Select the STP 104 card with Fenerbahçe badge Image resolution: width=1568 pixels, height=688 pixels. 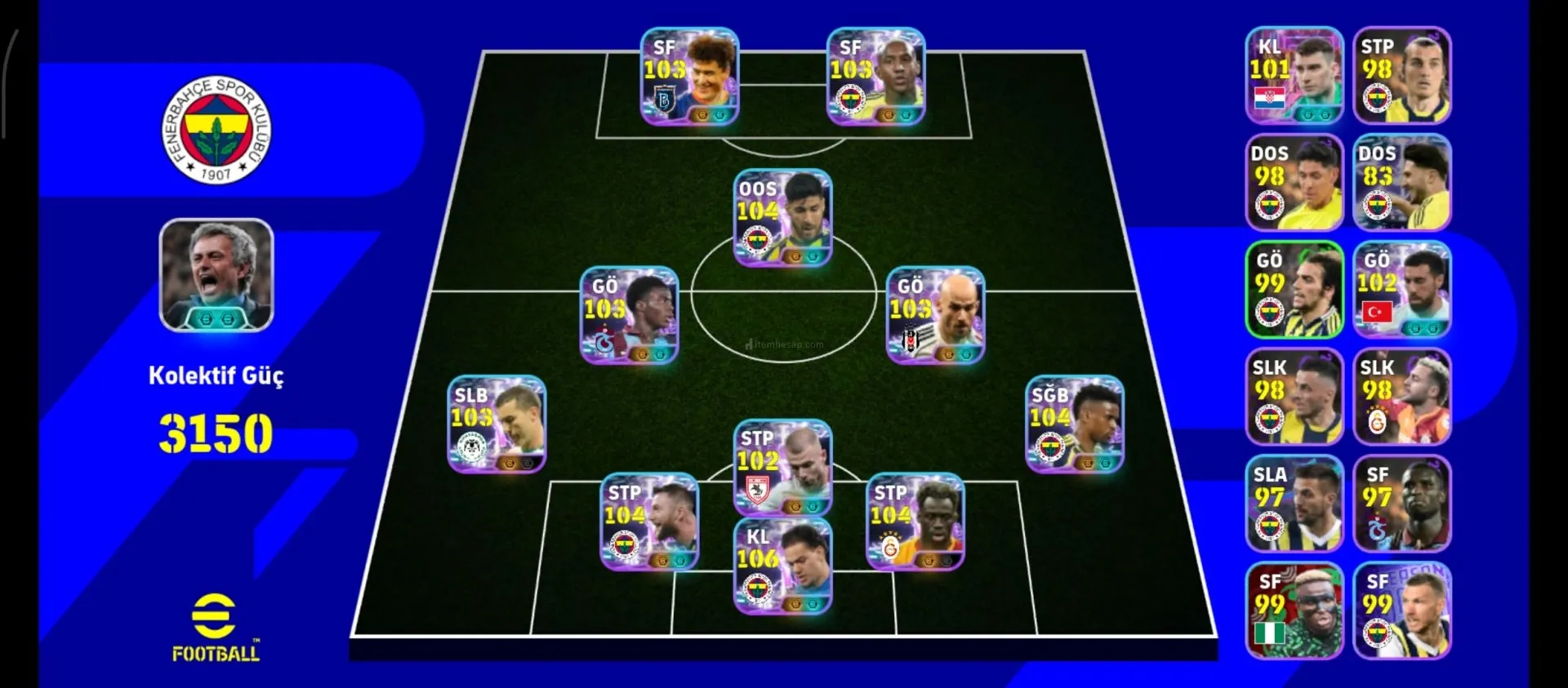click(x=649, y=522)
